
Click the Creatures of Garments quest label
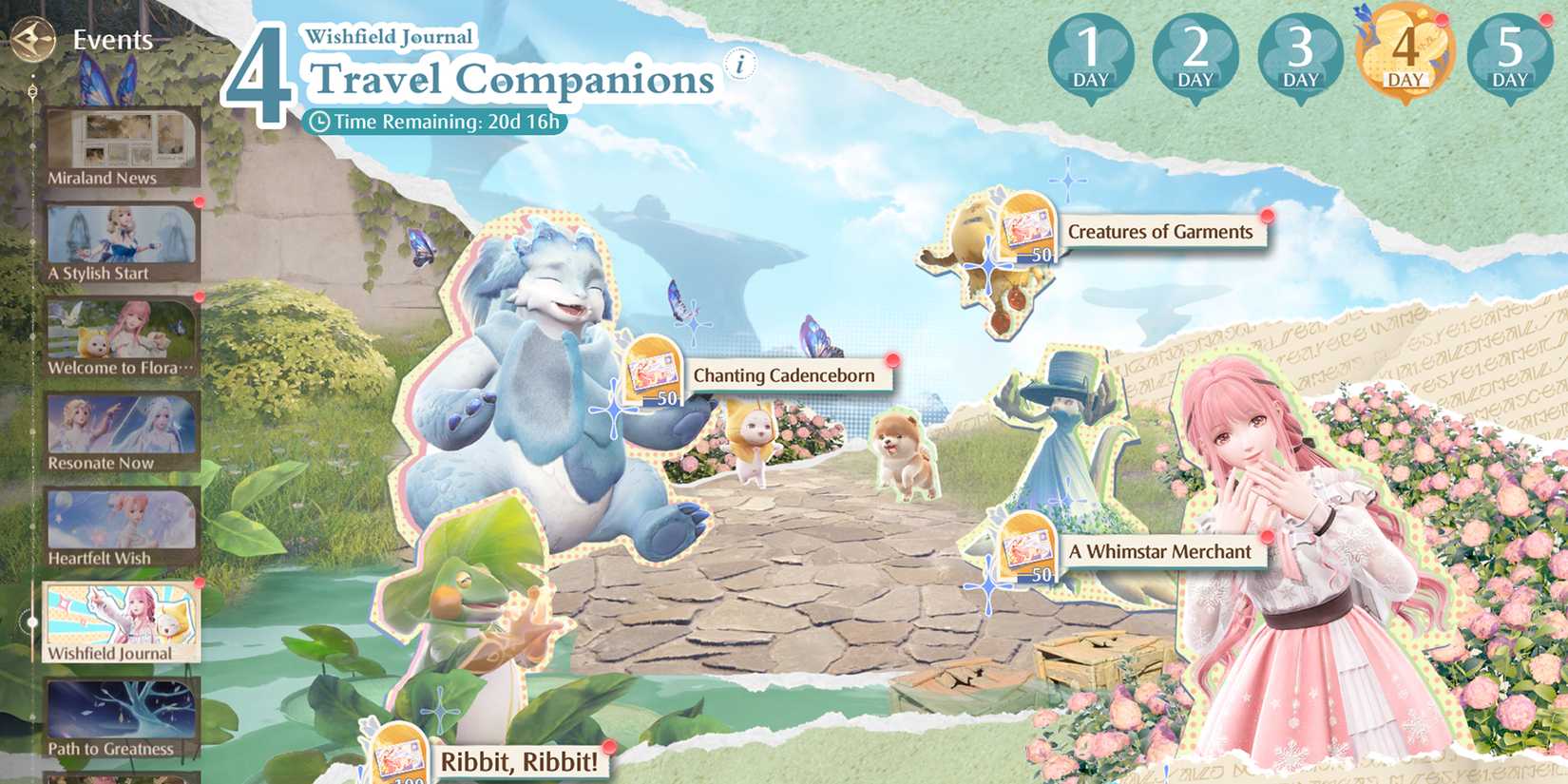pyautogui.click(x=1160, y=231)
